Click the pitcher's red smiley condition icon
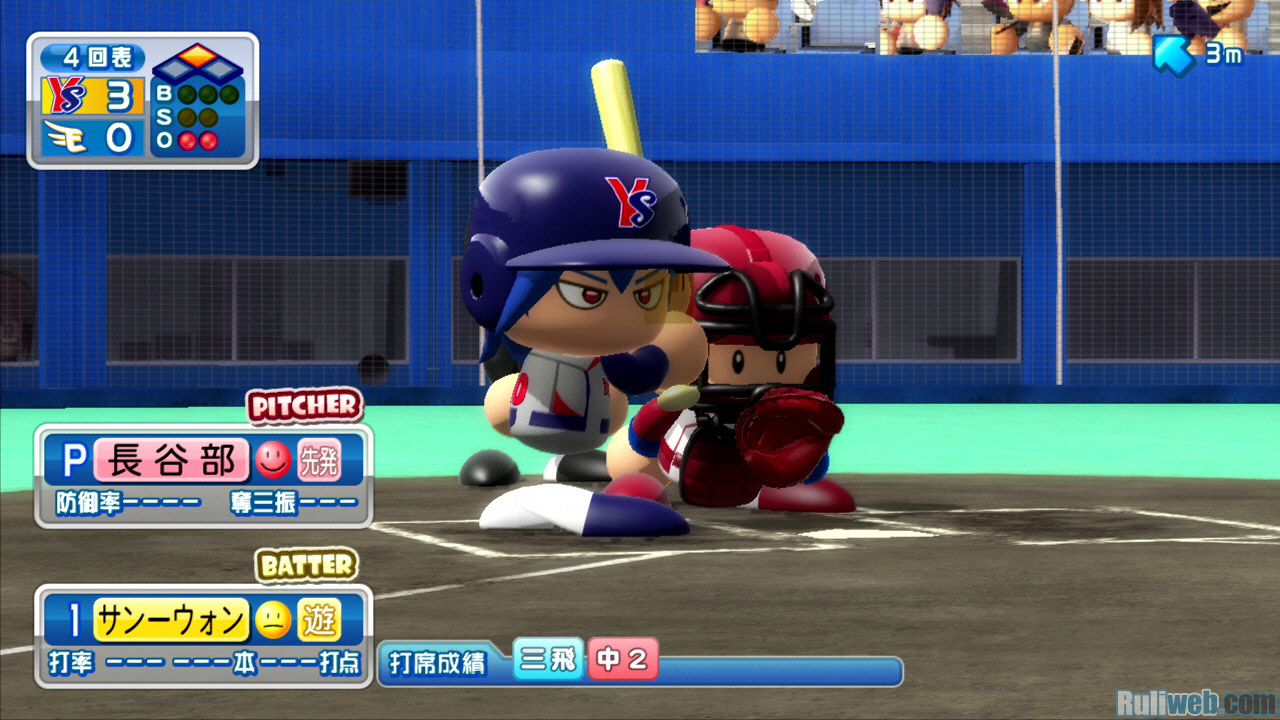Viewport: 1280px width, 720px height. coord(271,460)
